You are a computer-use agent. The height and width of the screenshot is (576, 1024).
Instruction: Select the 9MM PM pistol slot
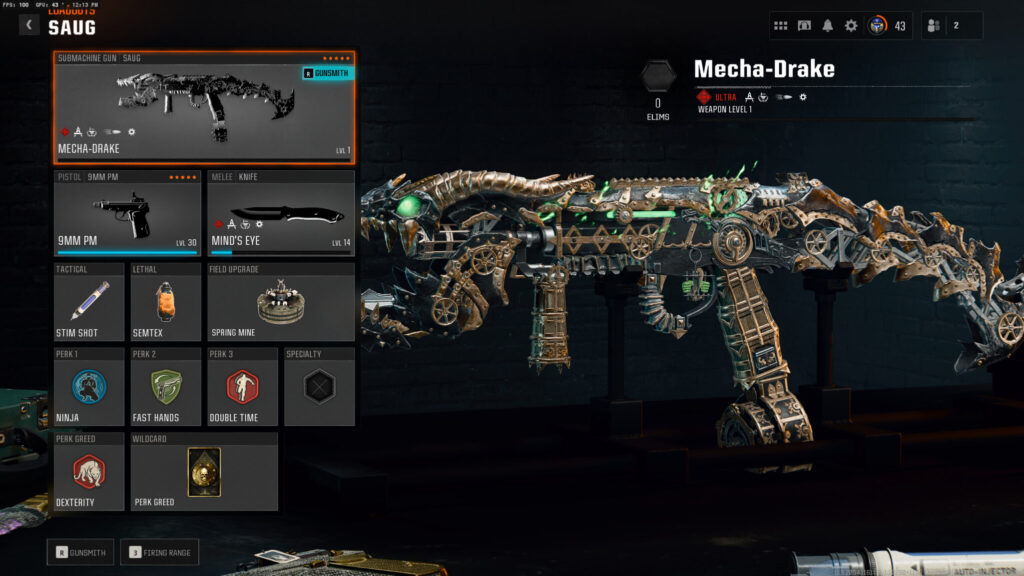129,212
